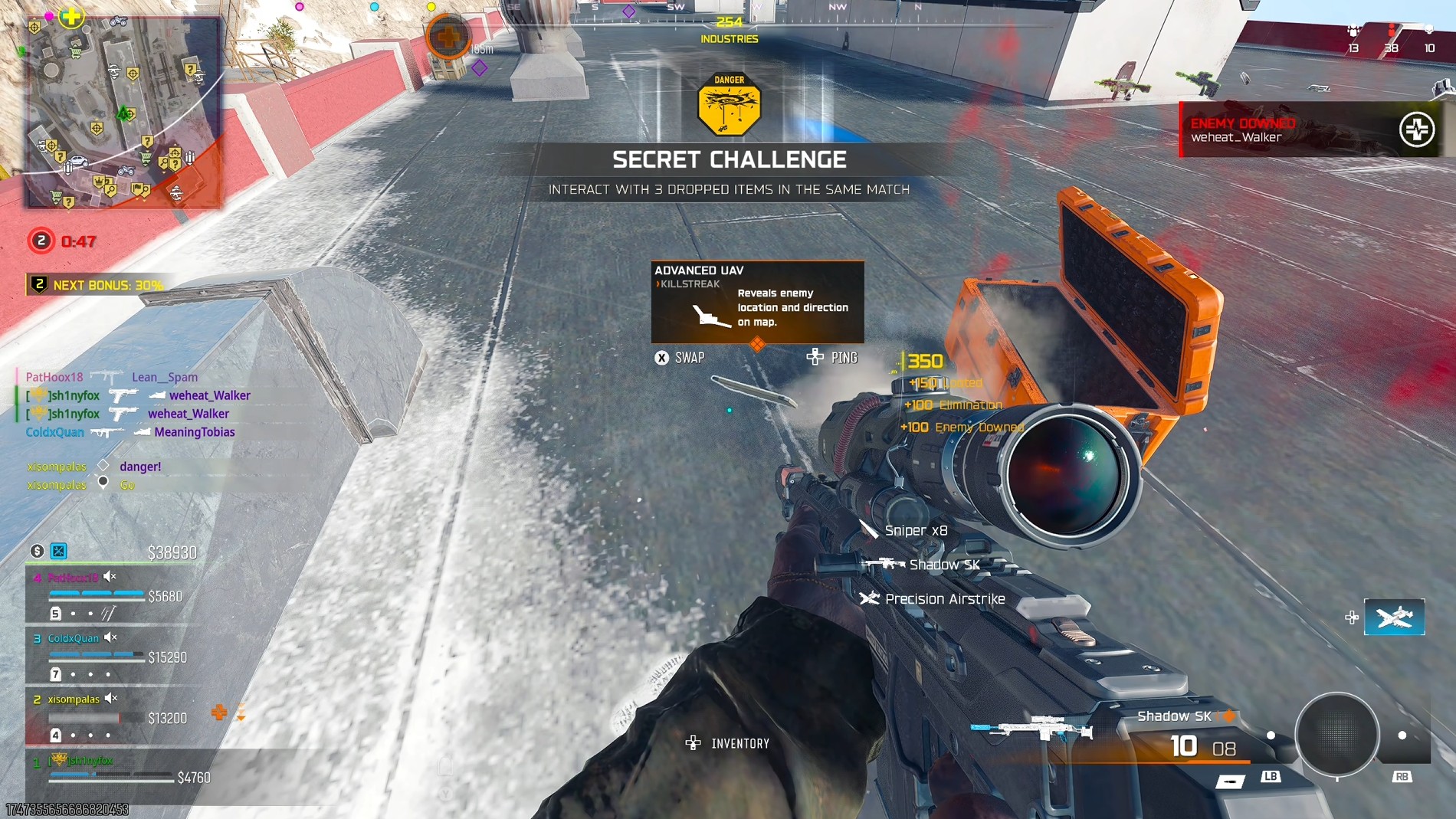Open the squad cash icon beside $38930

pos(38,552)
